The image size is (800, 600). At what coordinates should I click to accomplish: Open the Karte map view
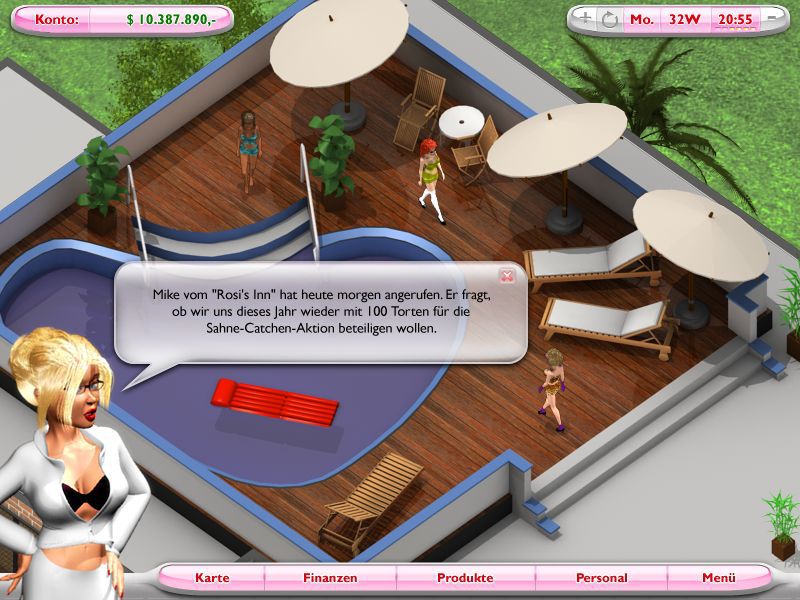[212, 578]
